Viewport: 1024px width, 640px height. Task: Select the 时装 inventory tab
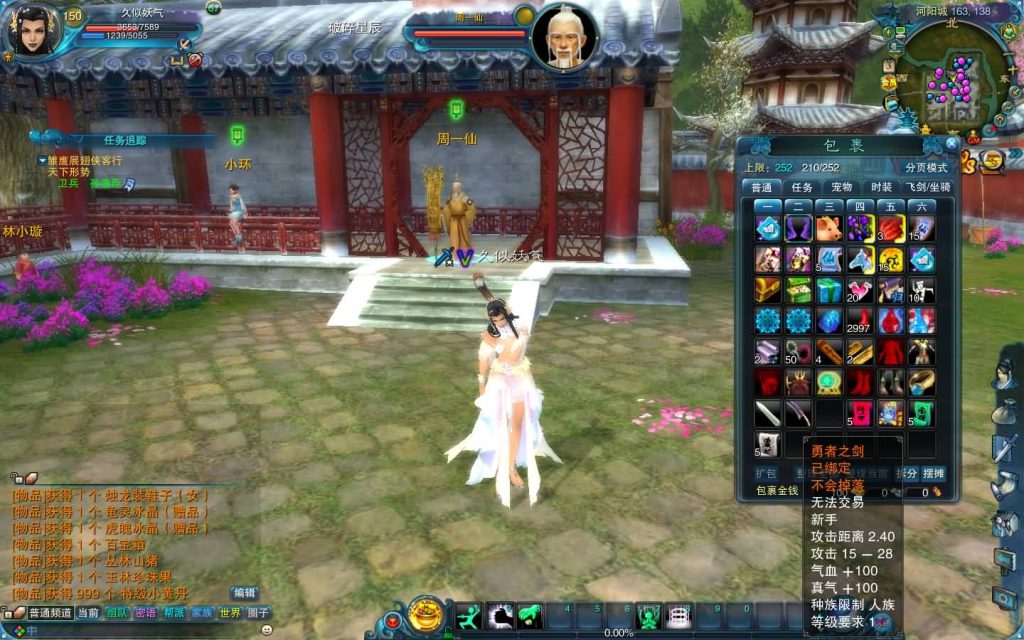point(881,187)
